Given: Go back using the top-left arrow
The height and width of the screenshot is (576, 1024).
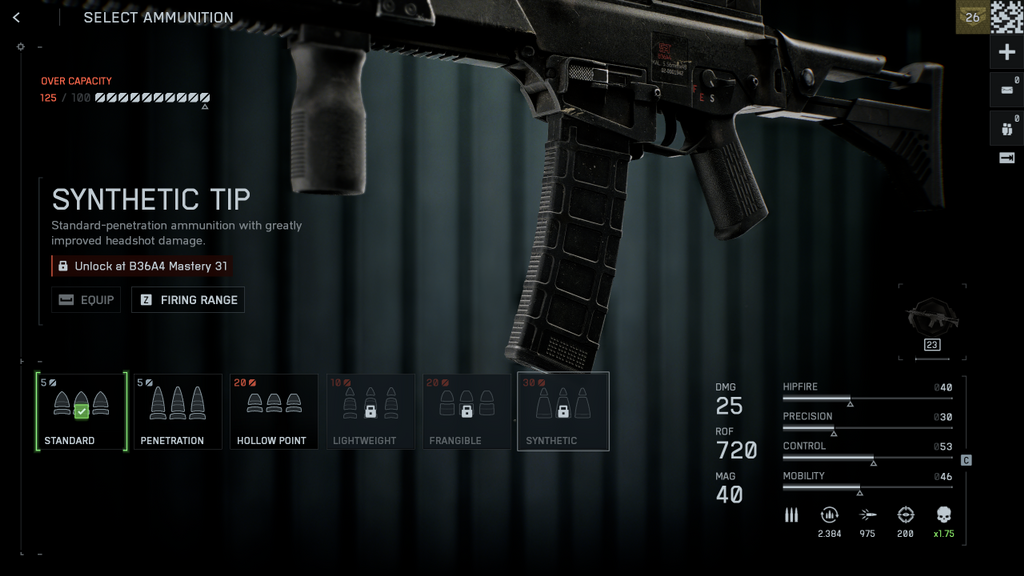Looking at the screenshot, I should 16,18.
